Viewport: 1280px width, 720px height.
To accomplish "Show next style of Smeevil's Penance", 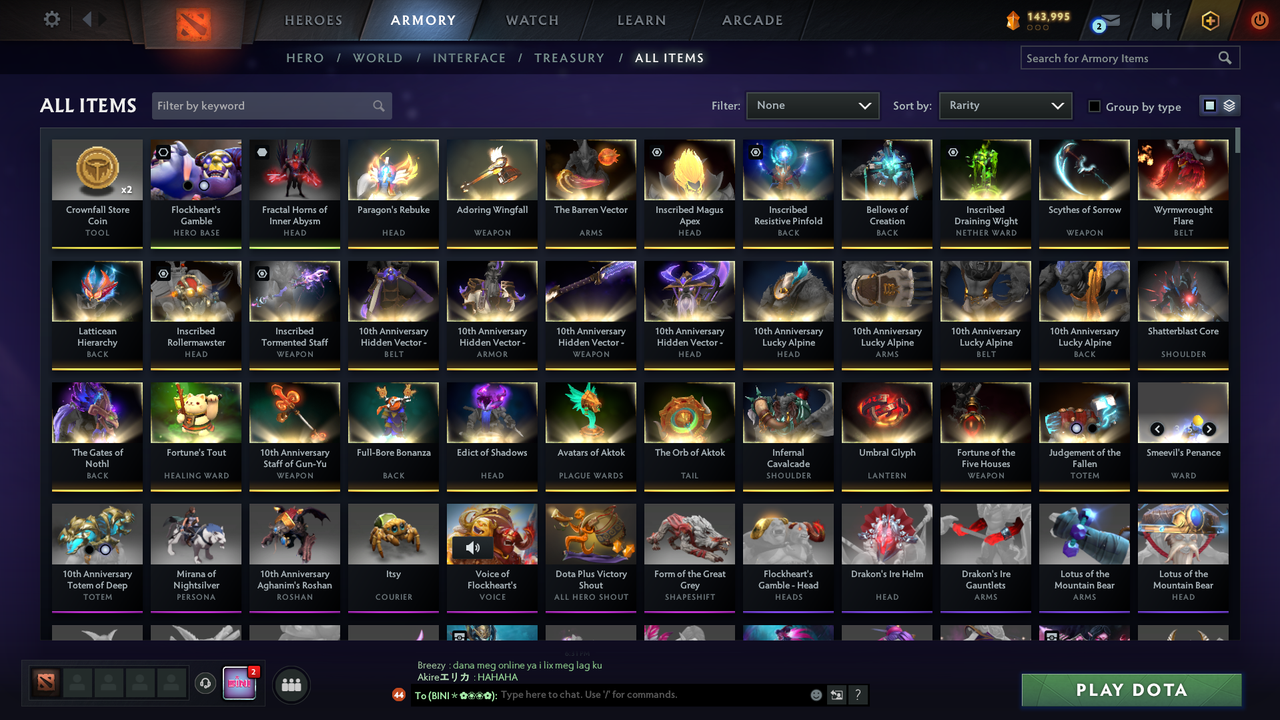I will 1207,428.
